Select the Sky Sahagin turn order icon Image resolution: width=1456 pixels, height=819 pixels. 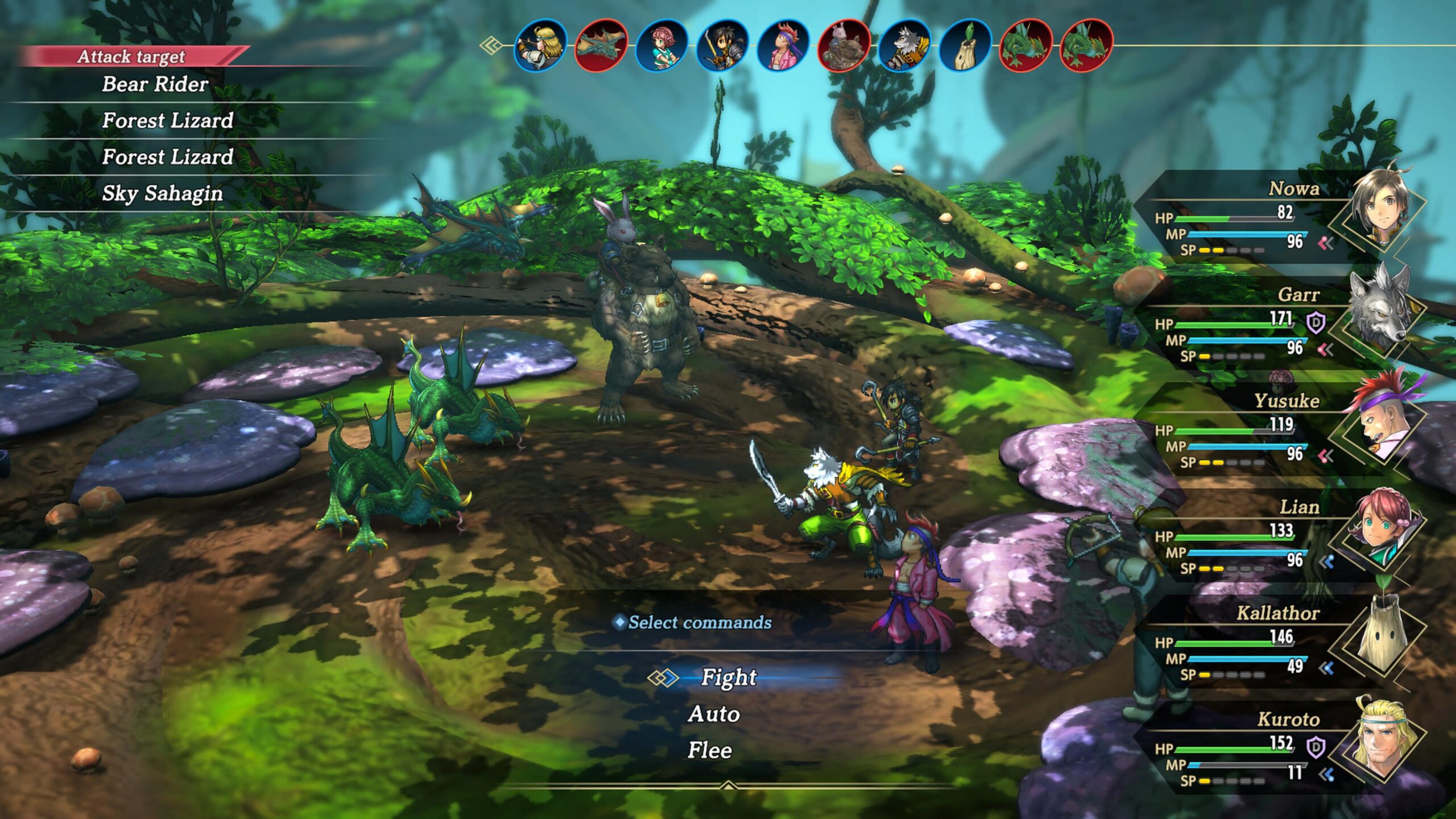[601, 45]
